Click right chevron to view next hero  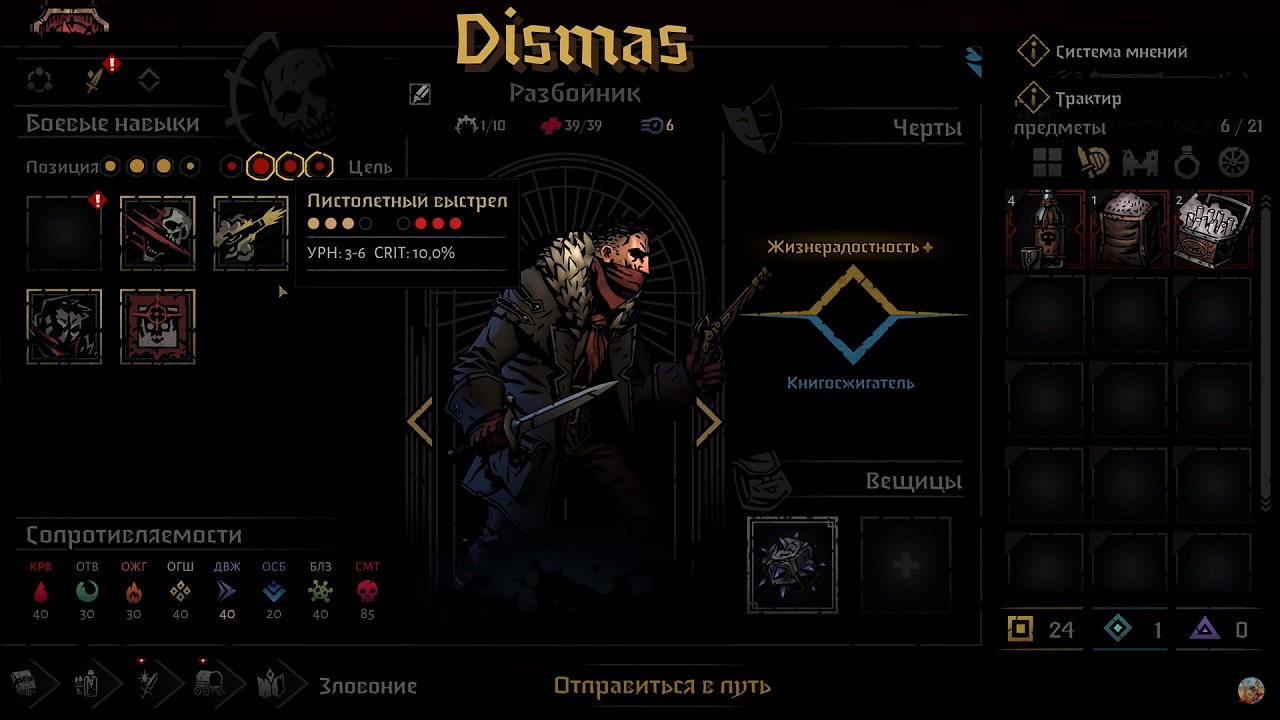709,422
